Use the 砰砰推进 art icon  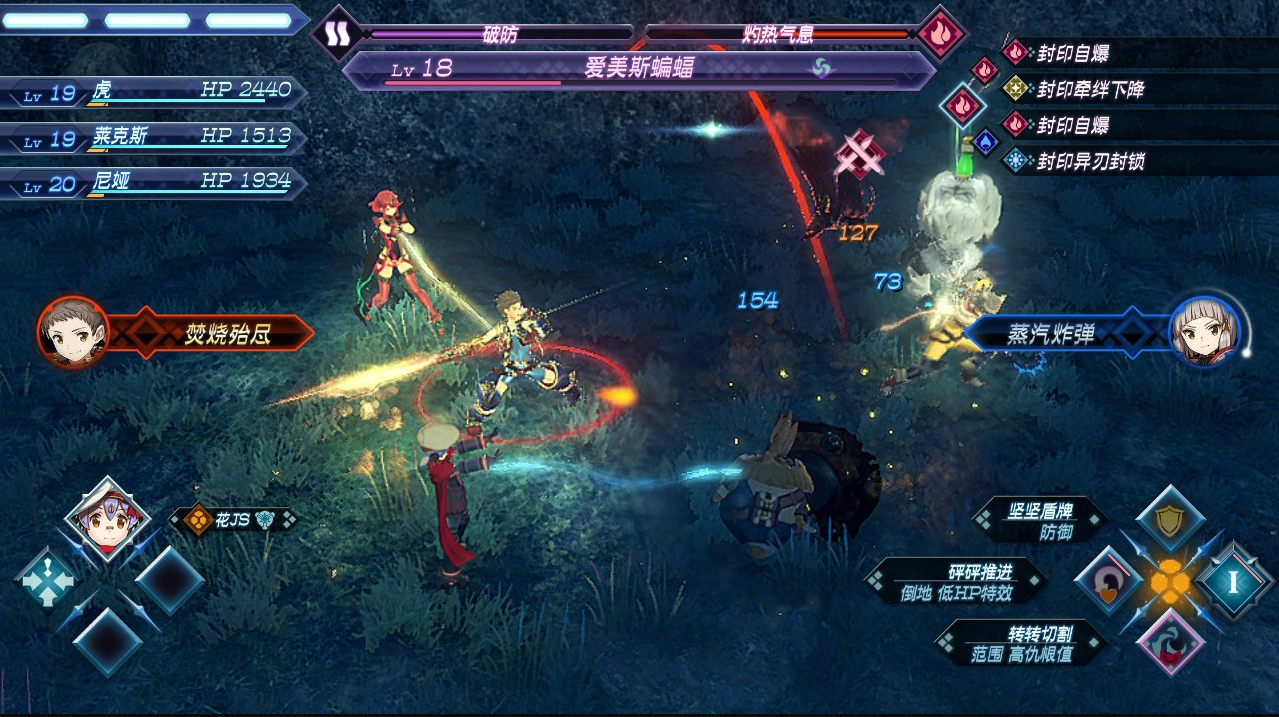coord(1106,582)
